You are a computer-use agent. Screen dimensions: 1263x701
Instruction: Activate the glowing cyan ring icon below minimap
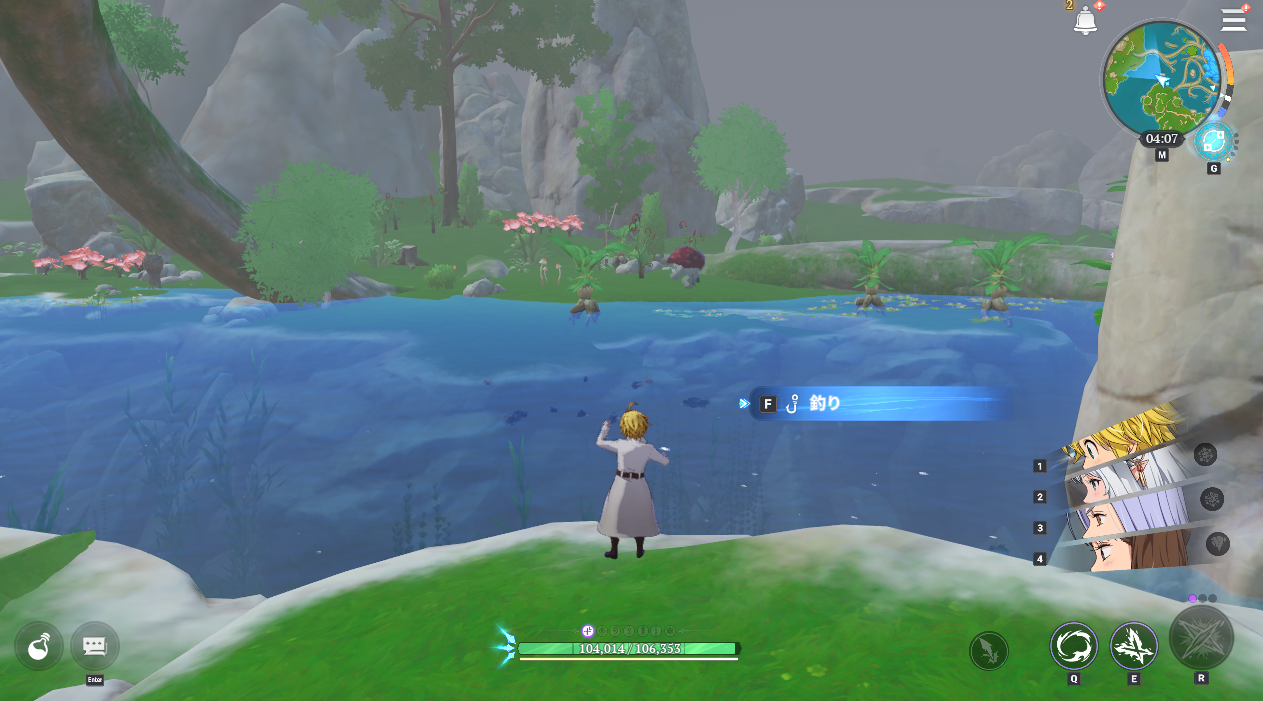tap(1214, 141)
